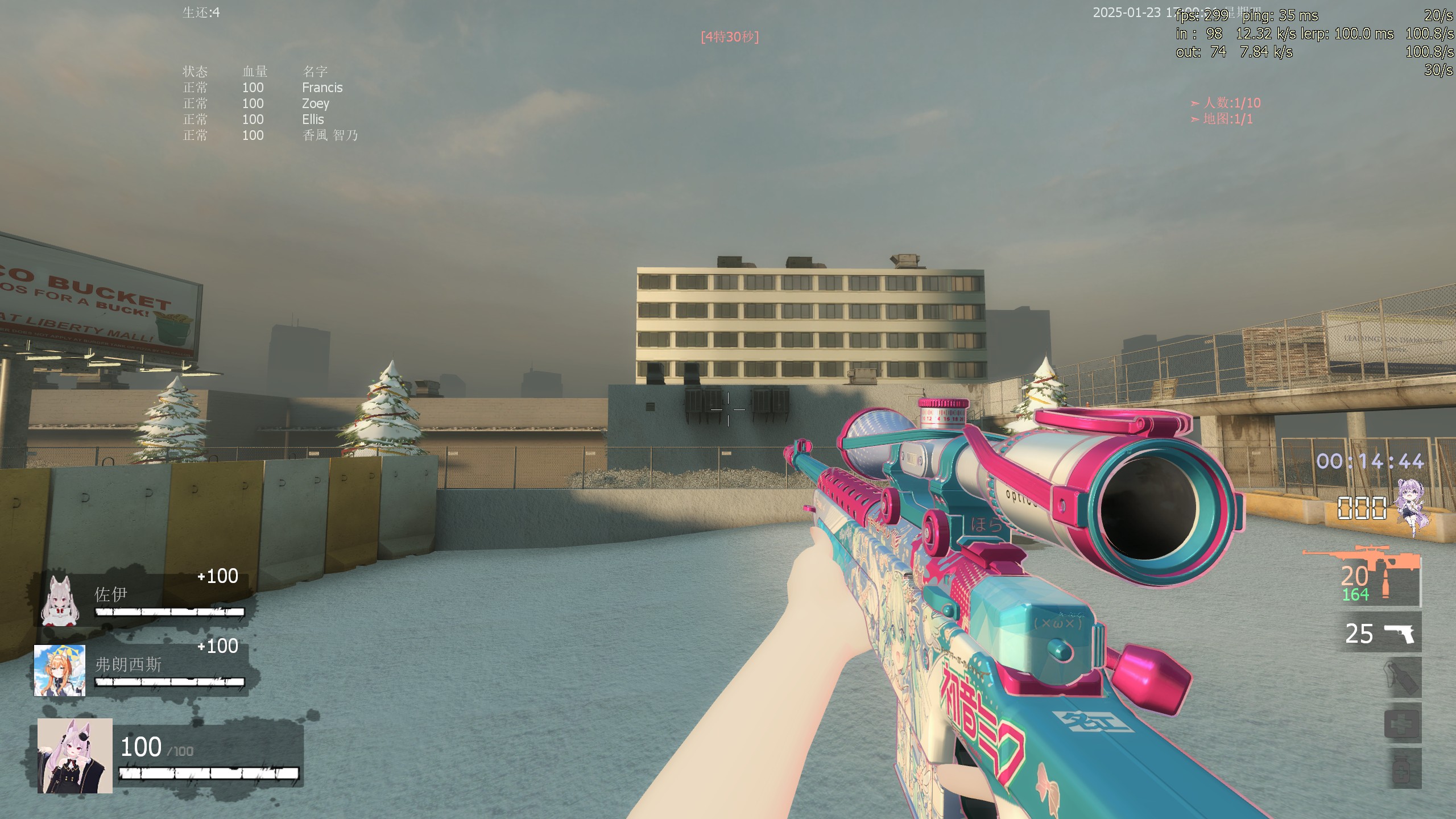Screen dimensions: 1456x819
Task: Select the molotov throwable slot
Action: point(1403,678)
